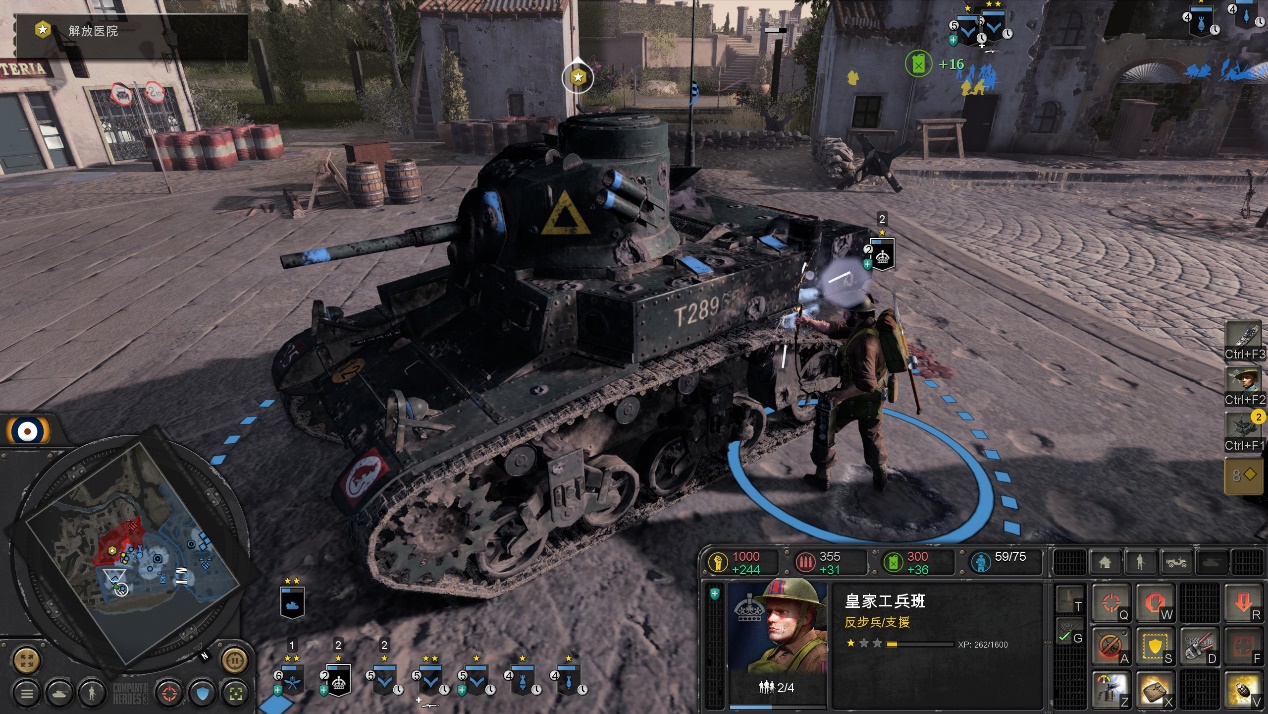The width and height of the screenshot is (1268, 714).
Task: Throw a grenade using the grenade icon
Action: click(1242, 689)
